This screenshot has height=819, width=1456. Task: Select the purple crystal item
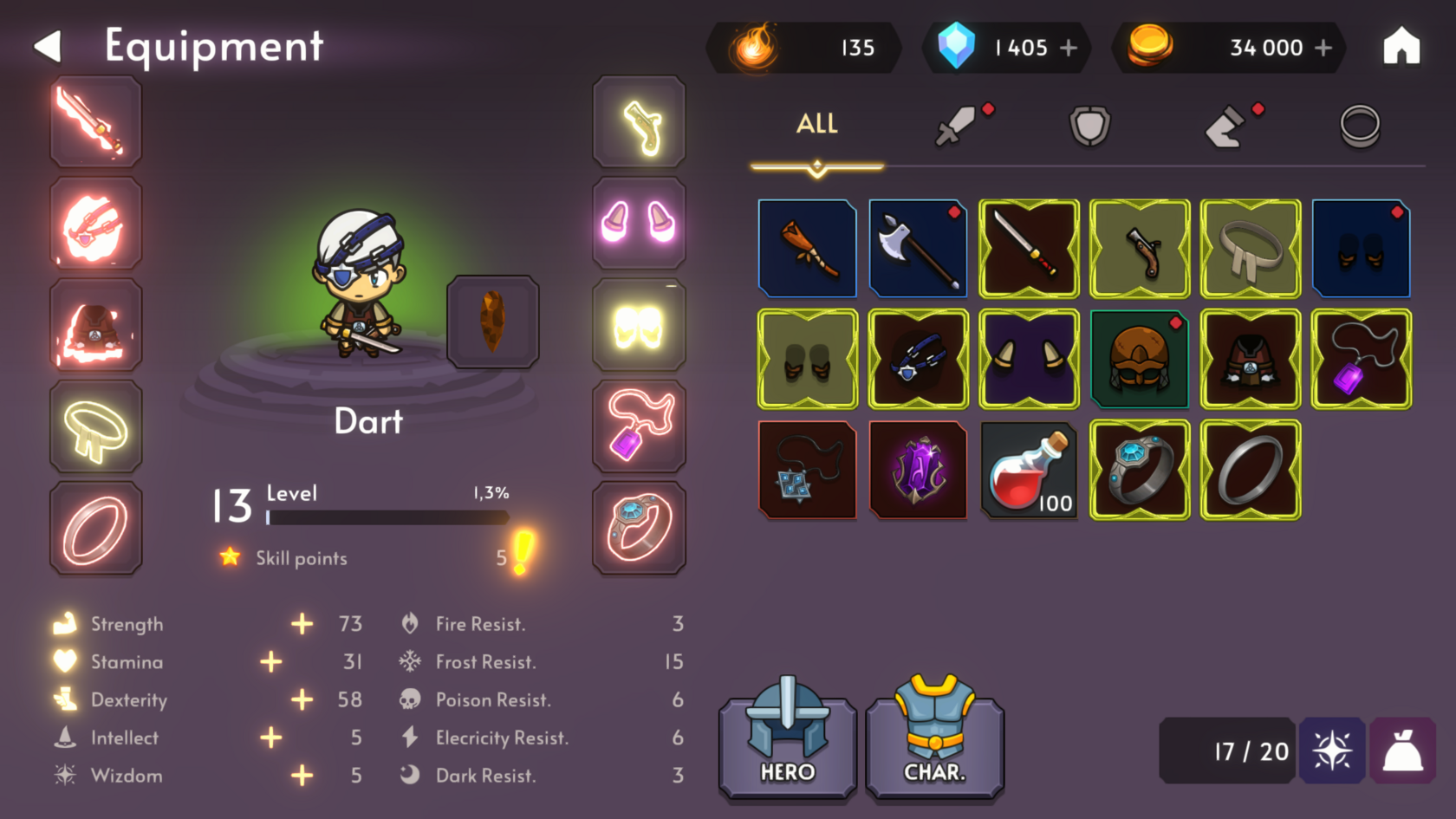point(918,471)
